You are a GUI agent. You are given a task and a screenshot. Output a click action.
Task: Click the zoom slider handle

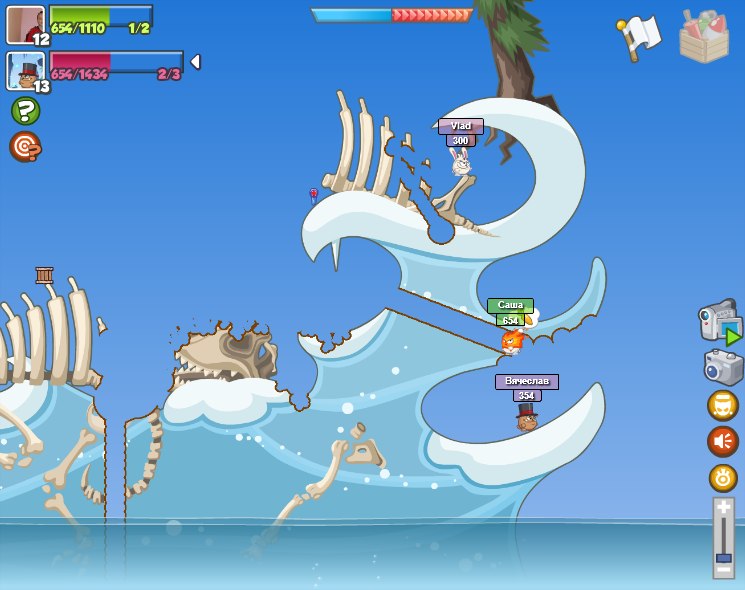[x=723, y=554]
